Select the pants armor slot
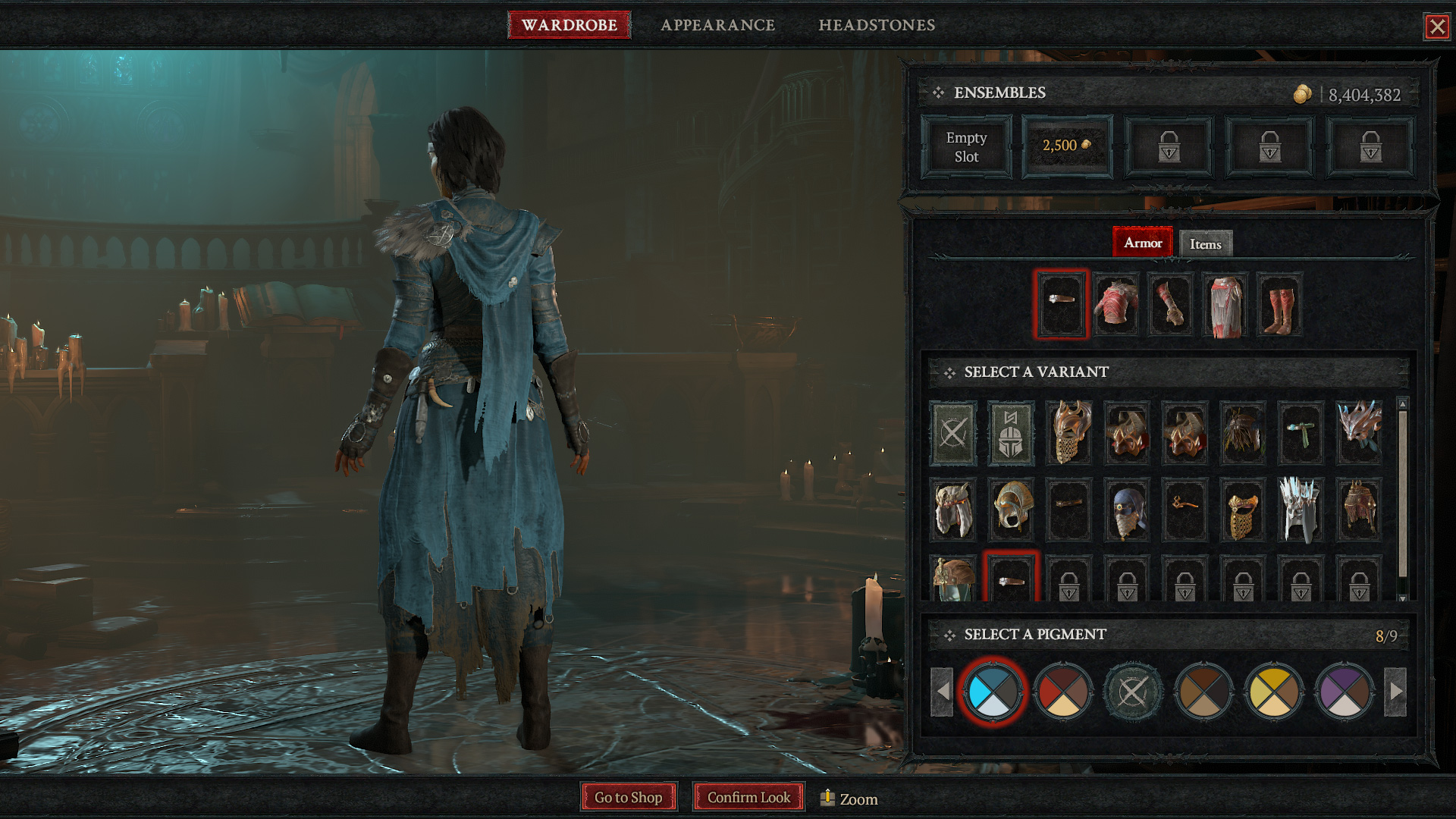The height and width of the screenshot is (819, 1456). click(1225, 304)
